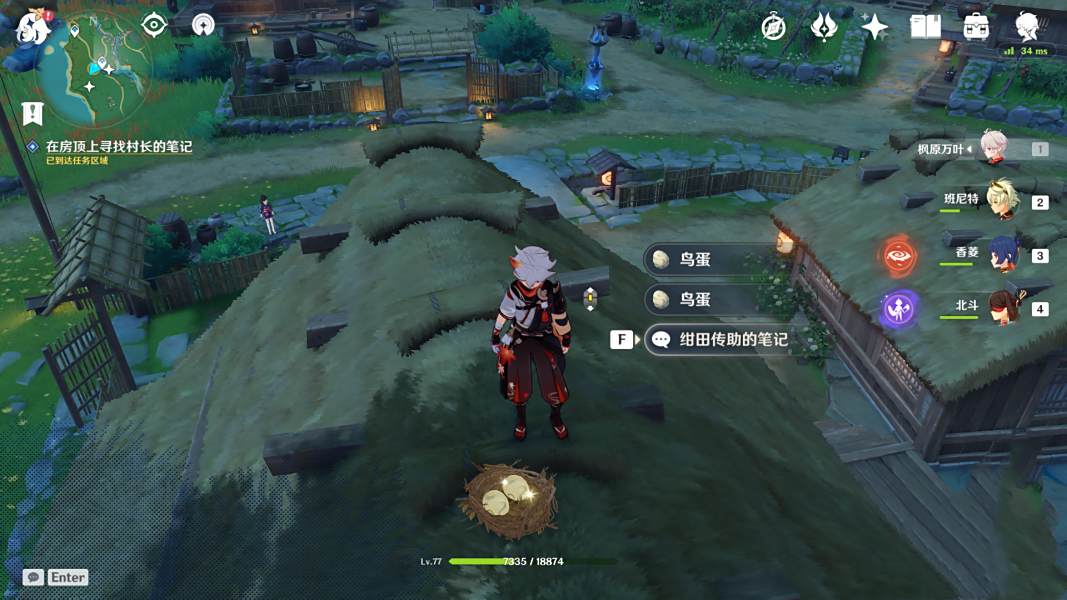Activate 北斗's purple electro burst icon

point(899,309)
